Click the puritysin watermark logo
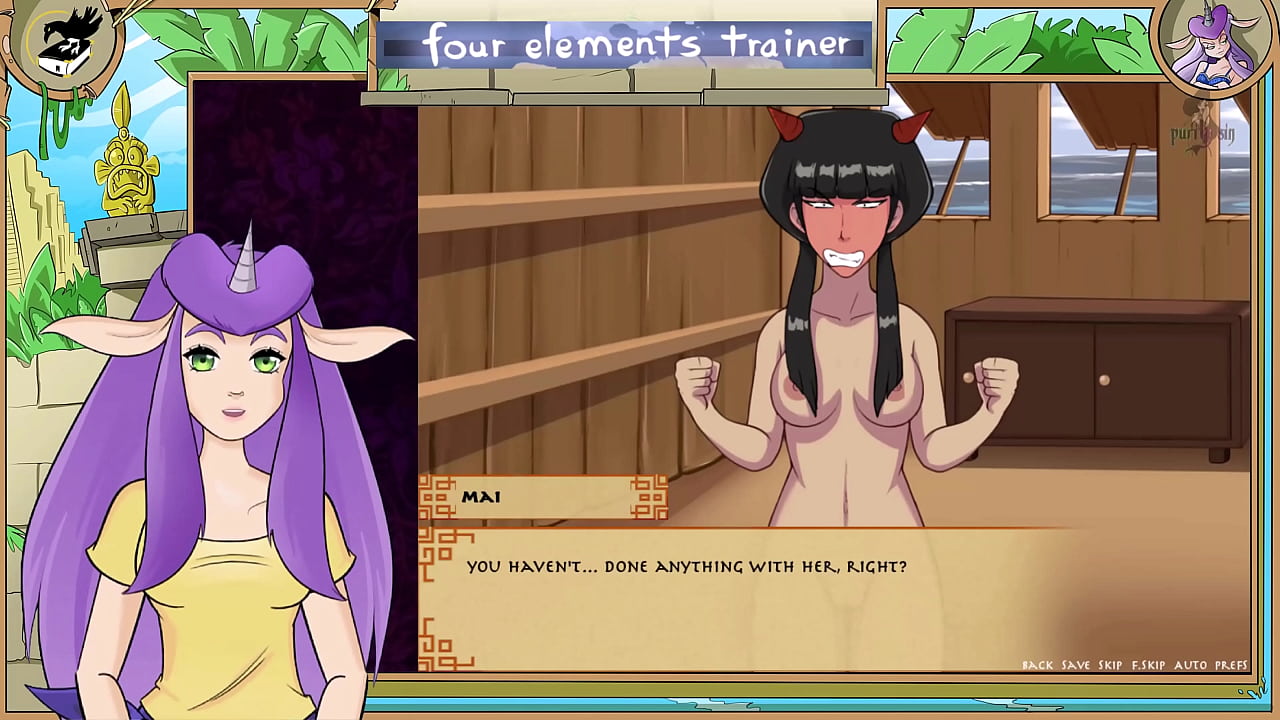The image size is (1280, 720). [x=1204, y=132]
